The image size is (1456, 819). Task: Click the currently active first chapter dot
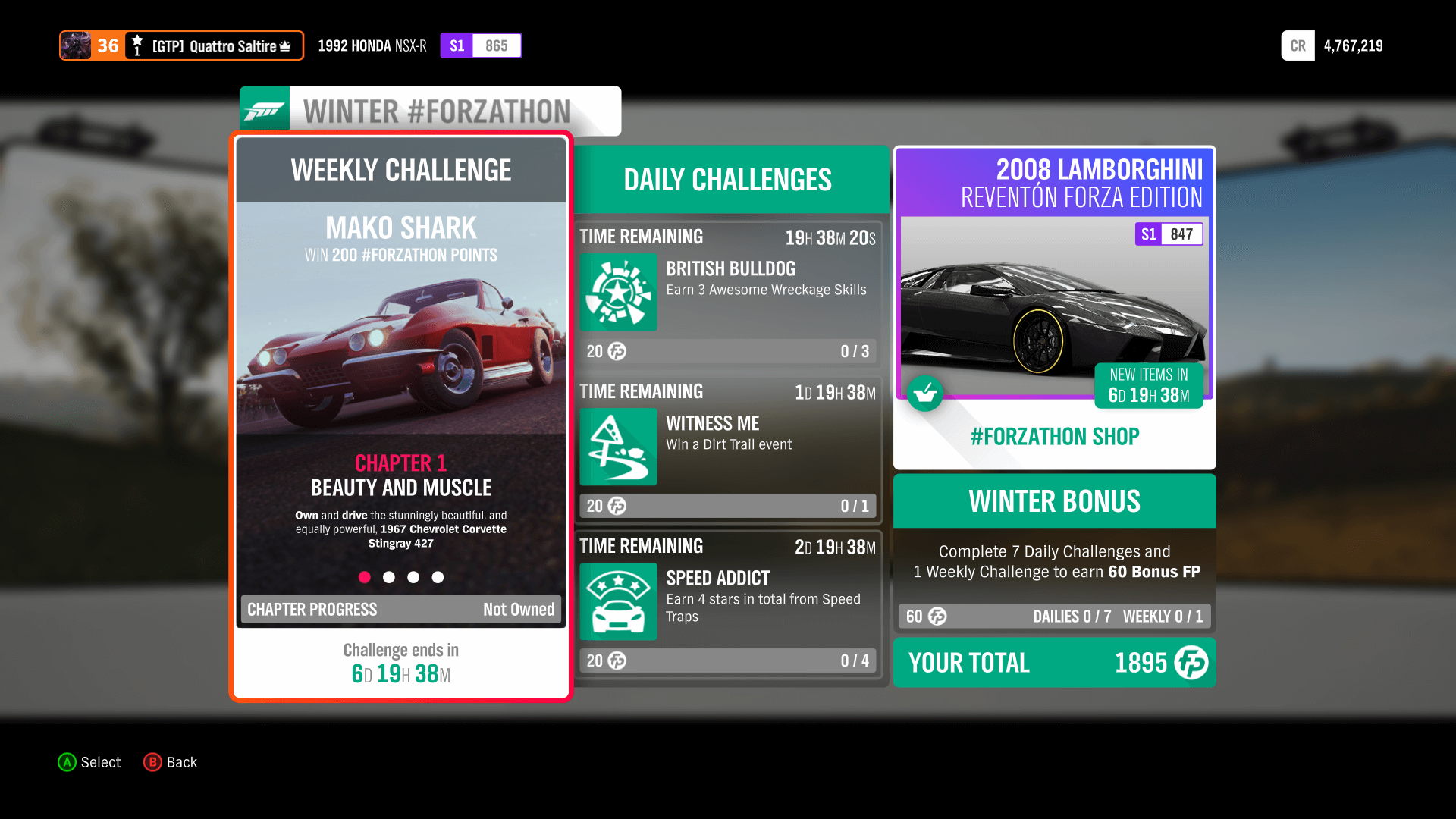pyautogui.click(x=365, y=577)
